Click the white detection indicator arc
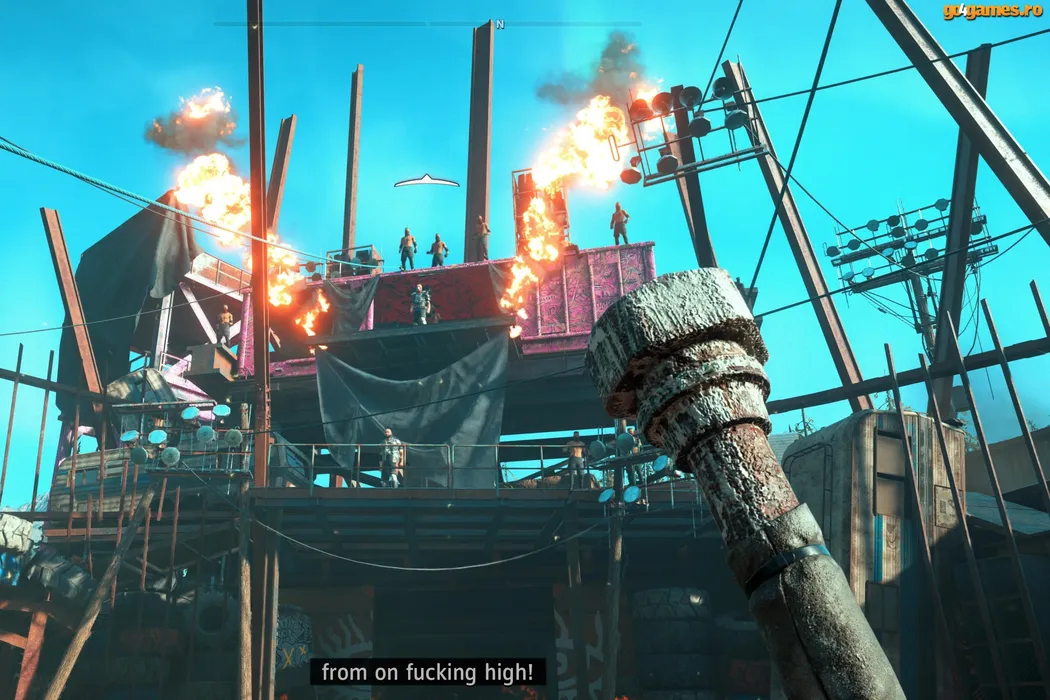The width and height of the screenshot is (1050, 700). (x=426, y=182)
